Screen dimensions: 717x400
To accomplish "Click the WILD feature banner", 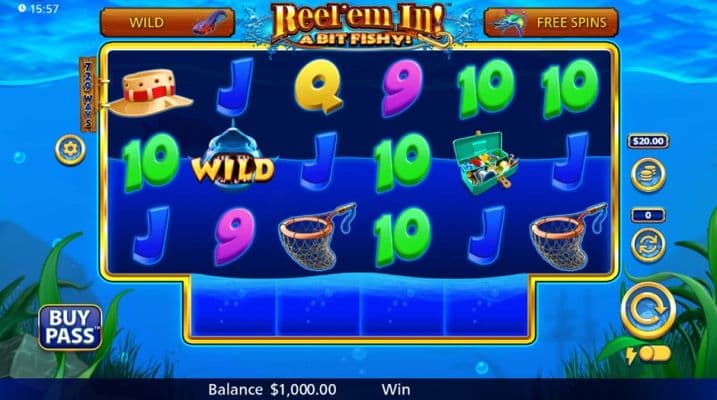I will click(167, 22).
